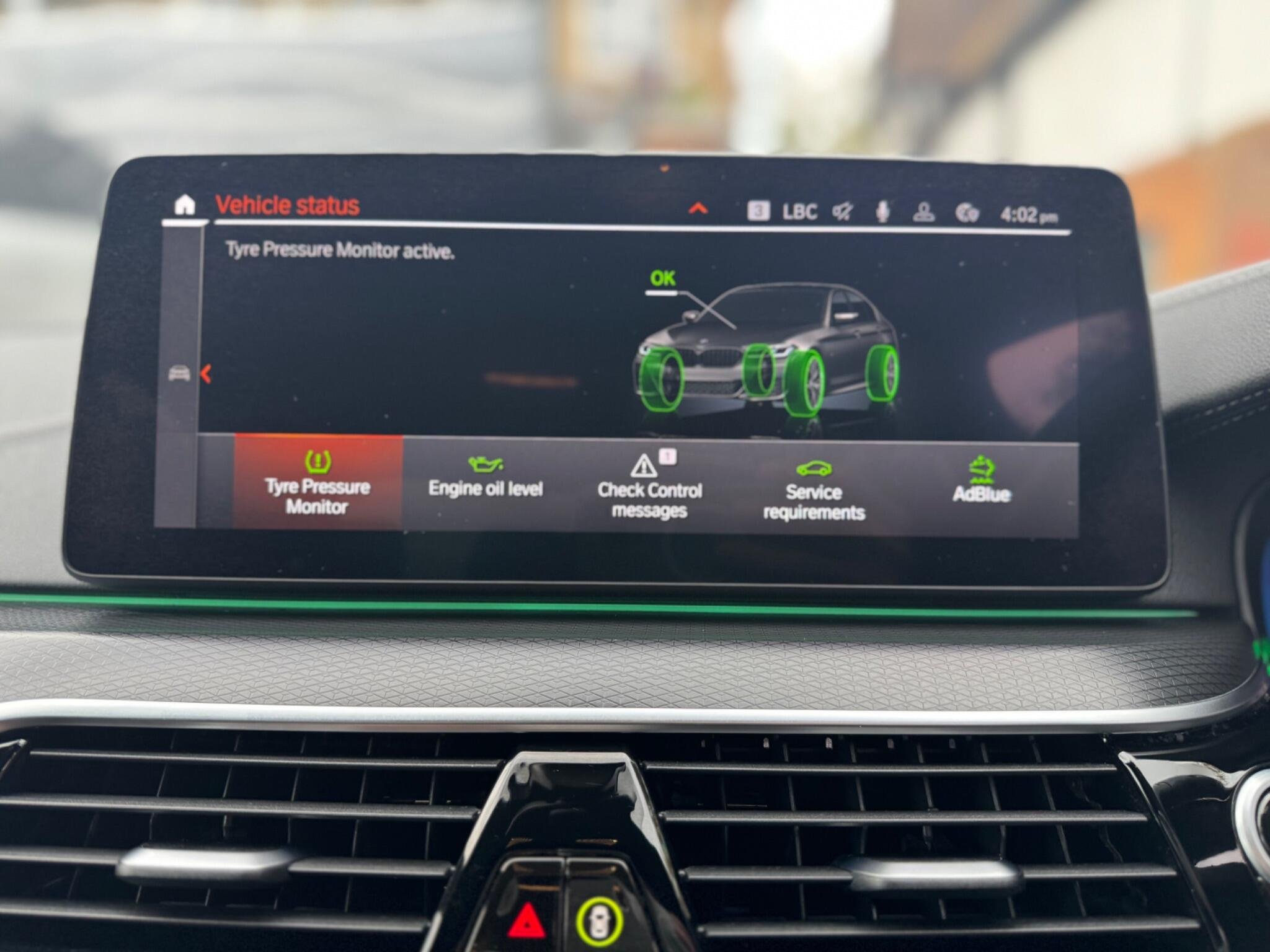
Task: Toggle the muted speaker icon
Action: click(842, 213)
